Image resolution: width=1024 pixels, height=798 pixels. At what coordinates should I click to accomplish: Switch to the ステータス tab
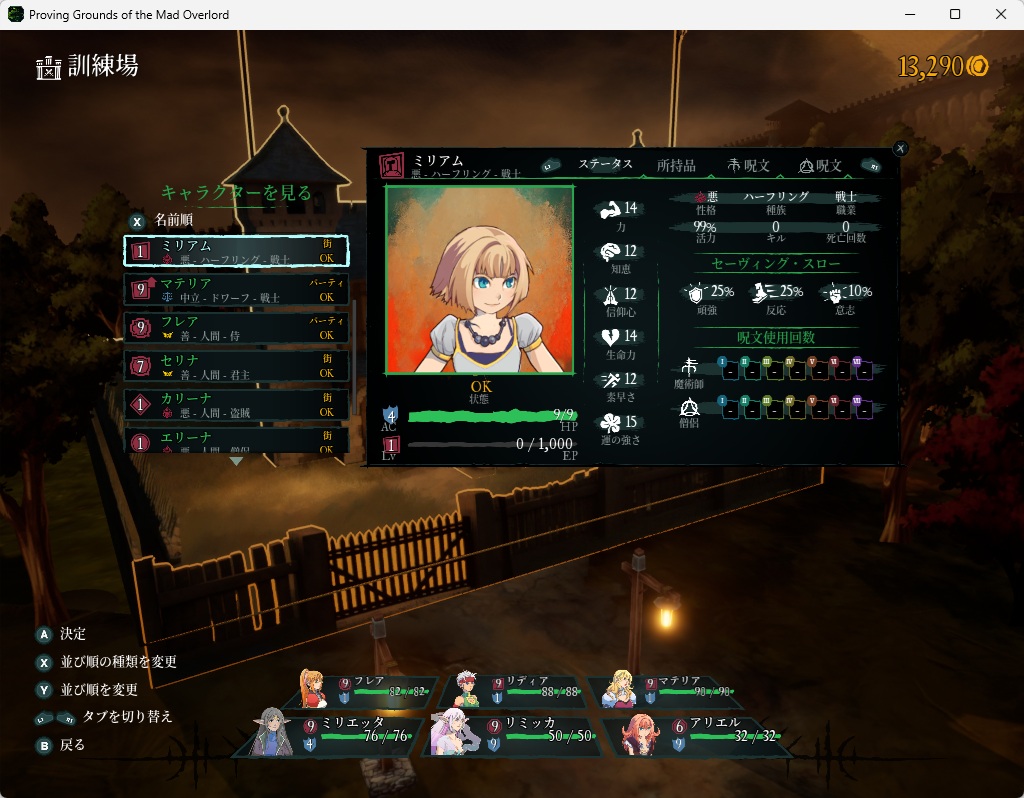(x=605, y=165)
